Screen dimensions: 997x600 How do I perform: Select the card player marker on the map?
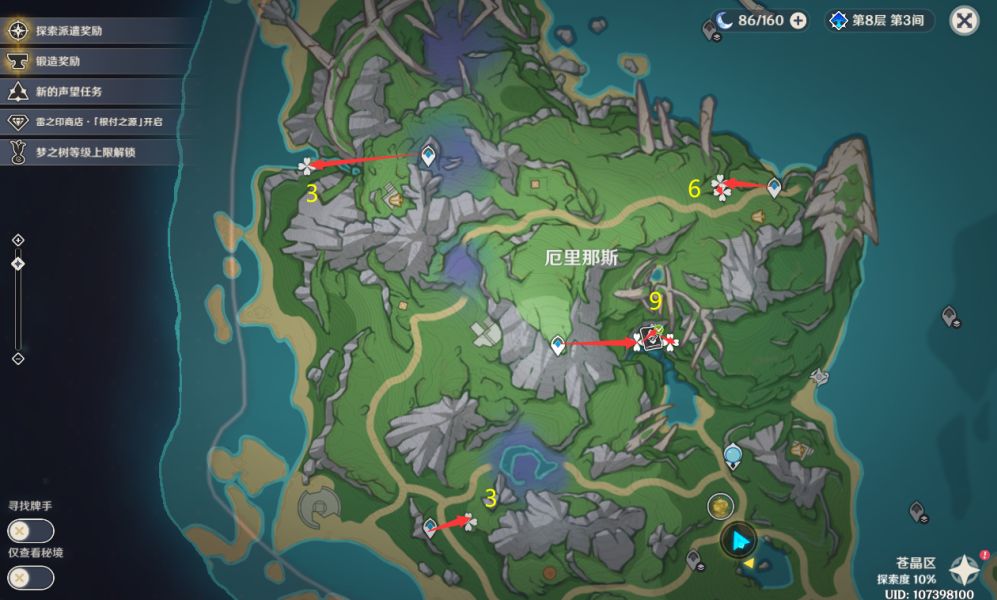652,339
